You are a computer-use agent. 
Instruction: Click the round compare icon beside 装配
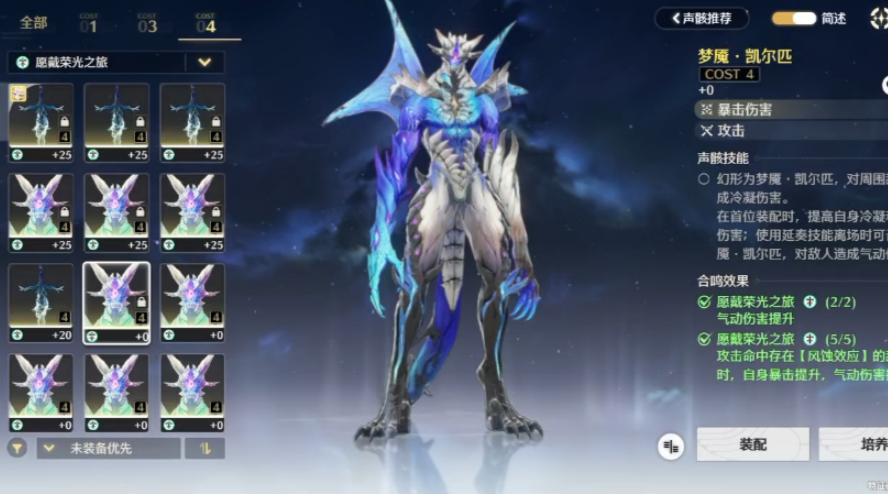671,447
